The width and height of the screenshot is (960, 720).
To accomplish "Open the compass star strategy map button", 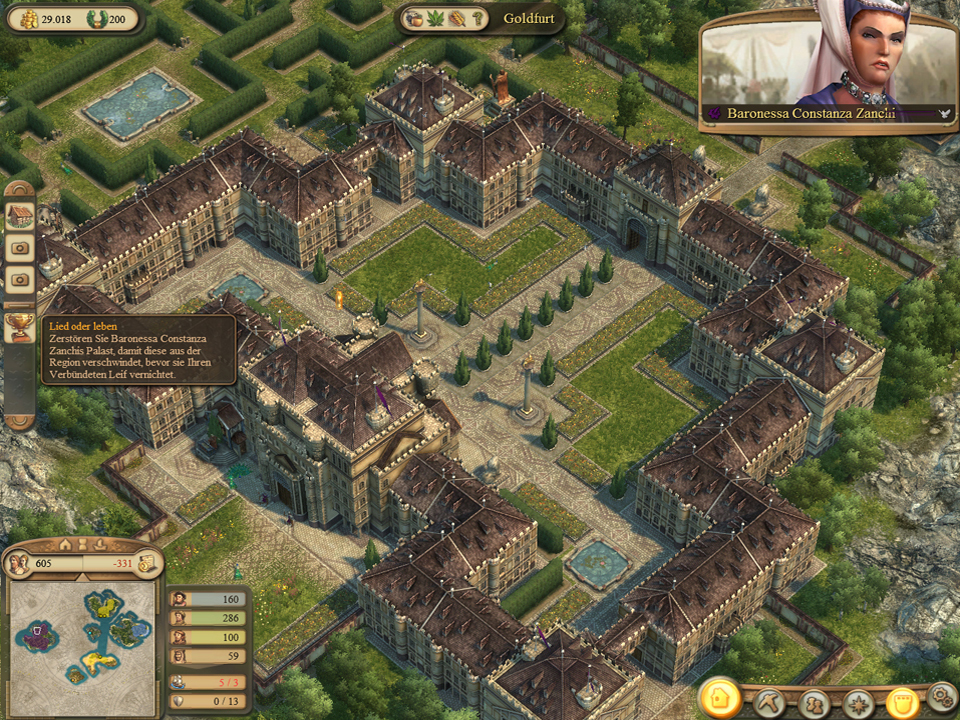I will coord(859,702).
